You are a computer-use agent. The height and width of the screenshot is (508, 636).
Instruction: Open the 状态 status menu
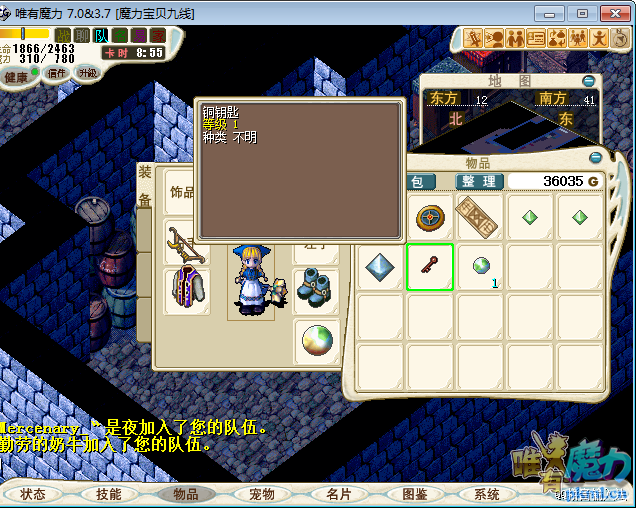tap(33, 494)
